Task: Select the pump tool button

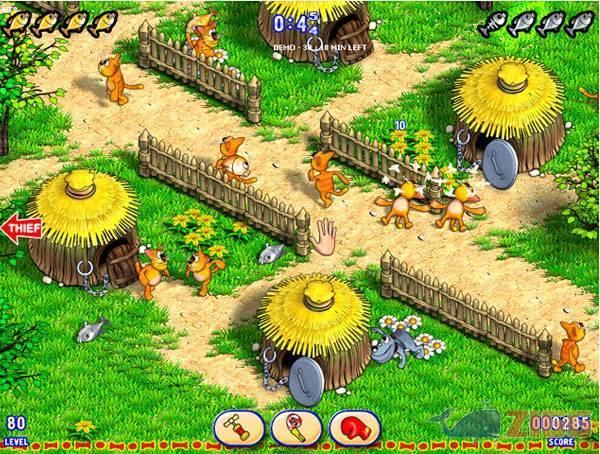Action: click(238, 427)
